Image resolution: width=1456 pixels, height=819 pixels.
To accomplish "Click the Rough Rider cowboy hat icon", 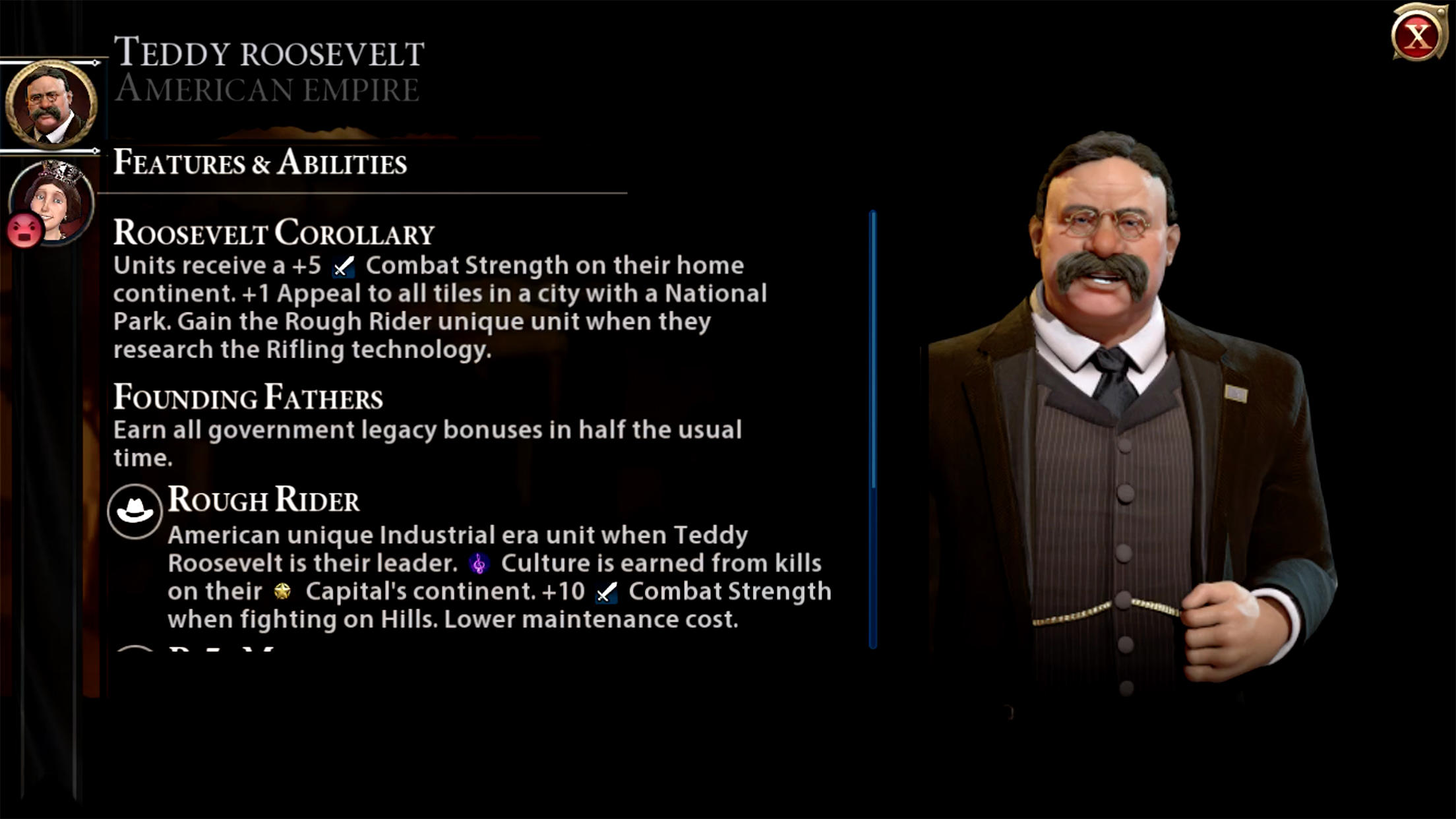I will (136, 508).
